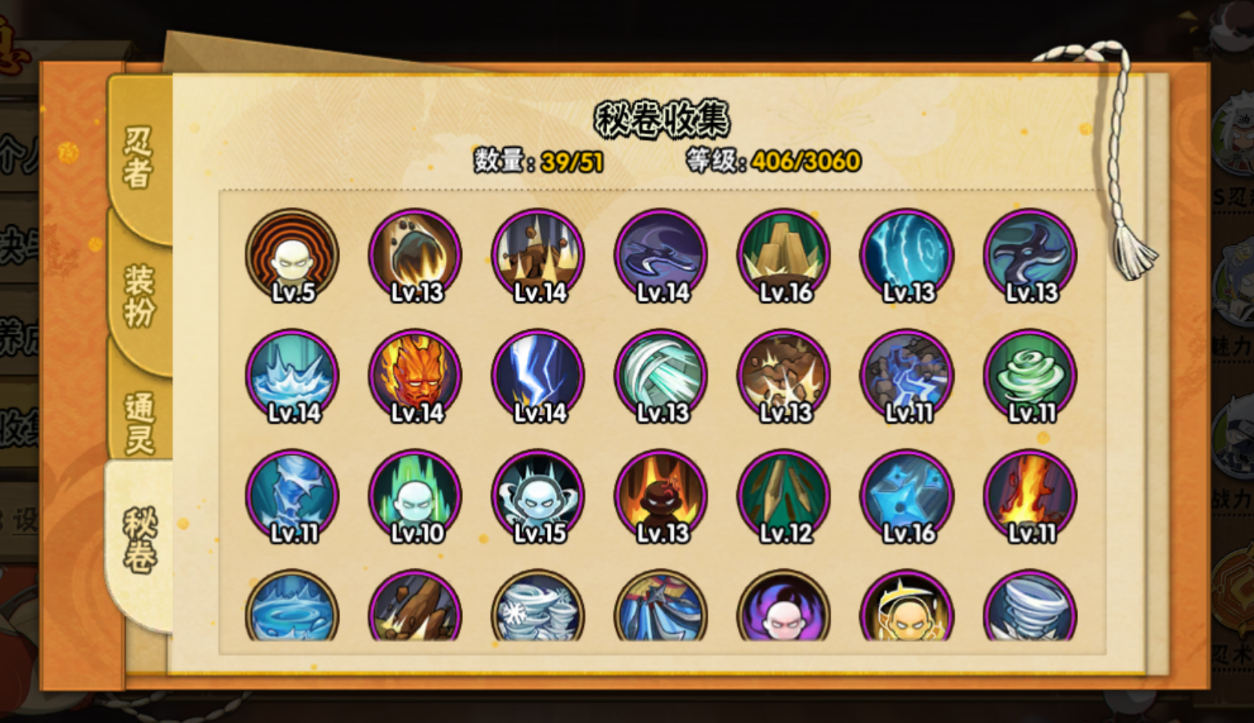Screen dimensions: 1254x723
Task: Select the ice splash scroll
Action: point(293,376)
